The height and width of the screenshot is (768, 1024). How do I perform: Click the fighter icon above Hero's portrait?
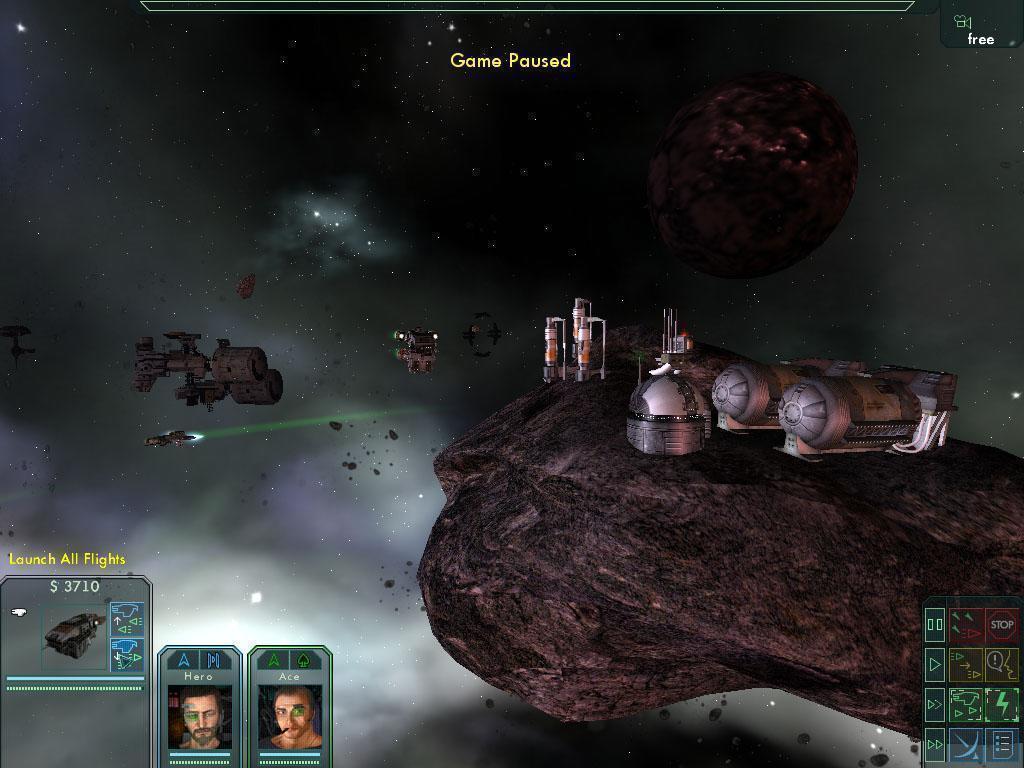184,660
